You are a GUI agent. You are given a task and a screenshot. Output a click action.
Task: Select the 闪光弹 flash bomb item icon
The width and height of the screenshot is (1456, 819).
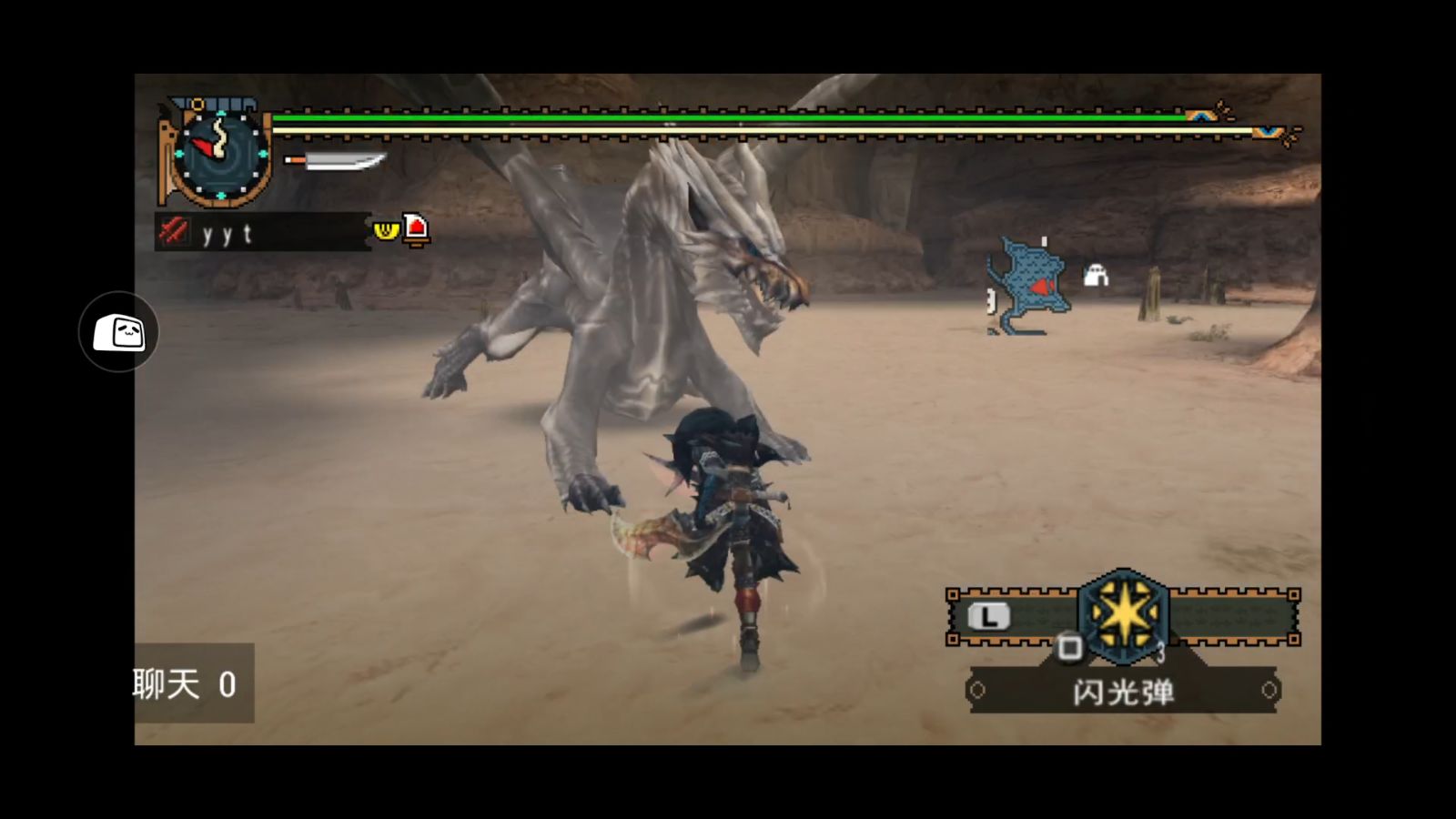(1123, 615)
